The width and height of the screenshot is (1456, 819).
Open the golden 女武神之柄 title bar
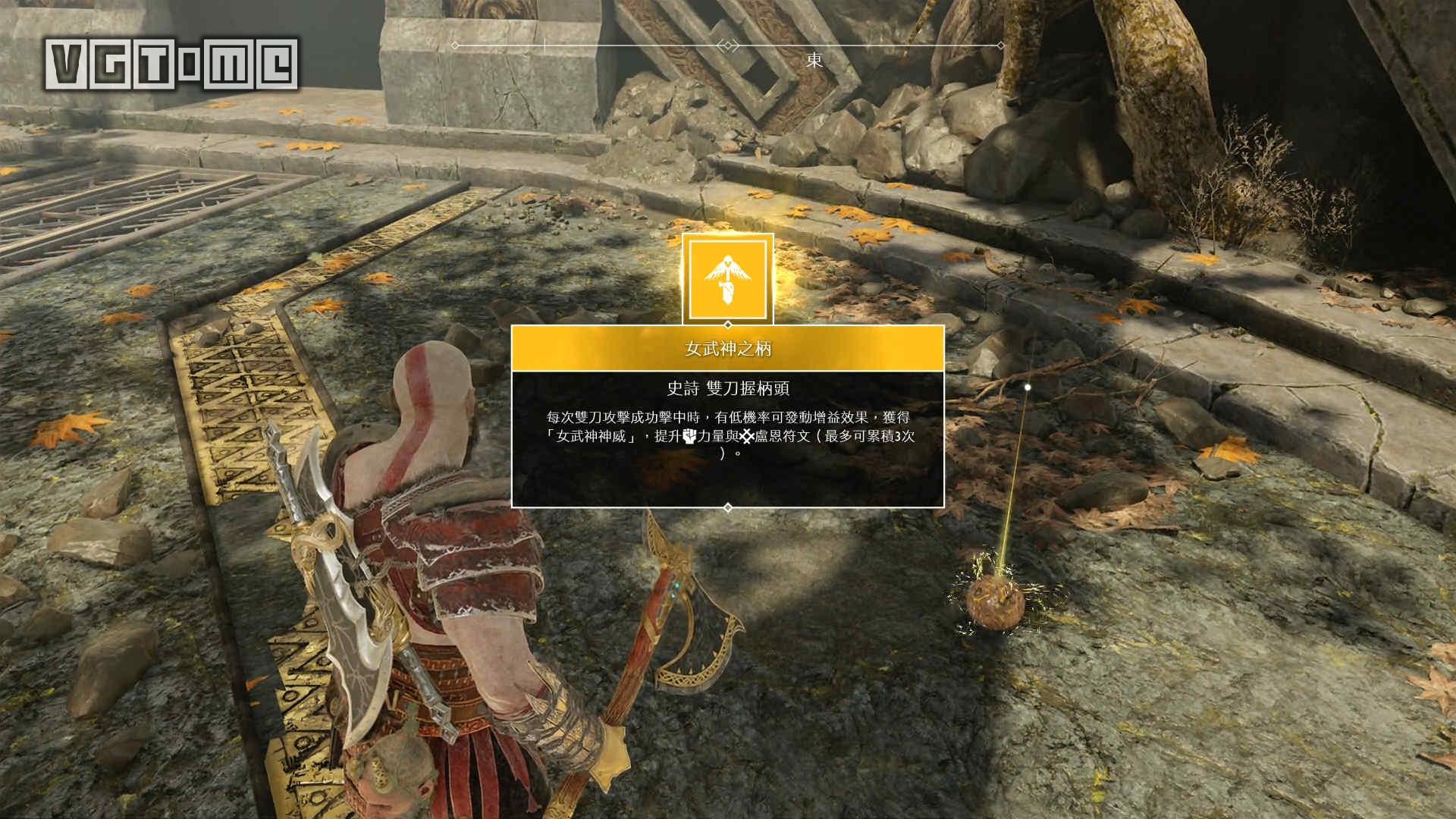[726, 349]
